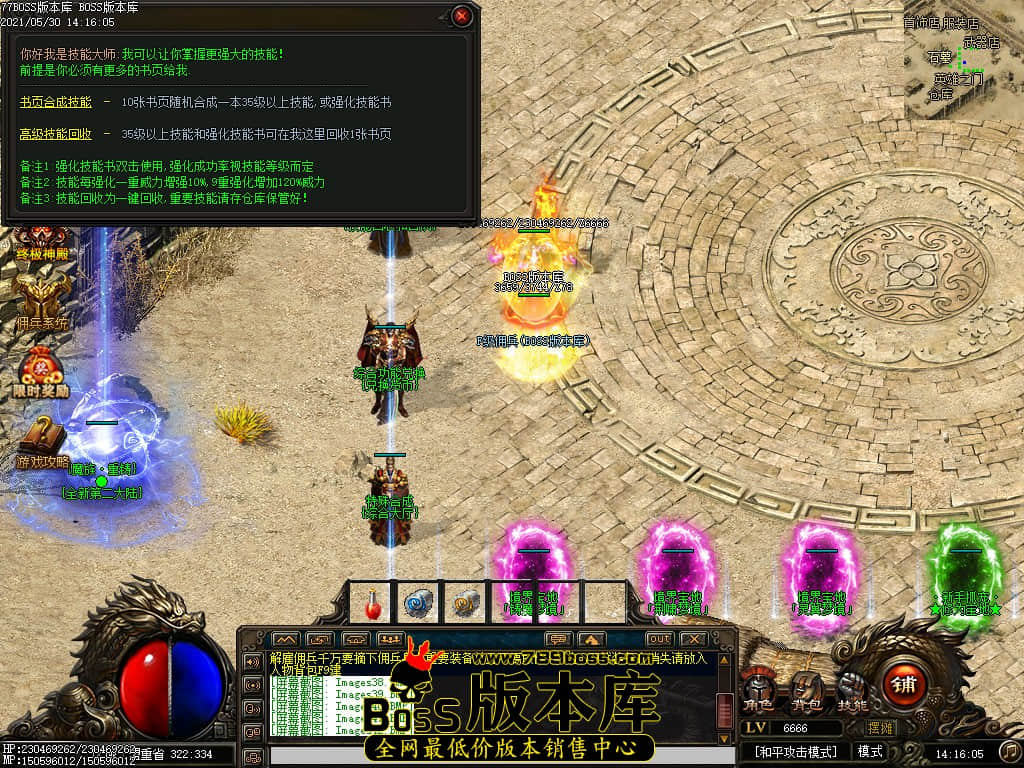Open the minimap in the corner
The height and width of the screenshot is (768, 1024).
tap(963, 60)
